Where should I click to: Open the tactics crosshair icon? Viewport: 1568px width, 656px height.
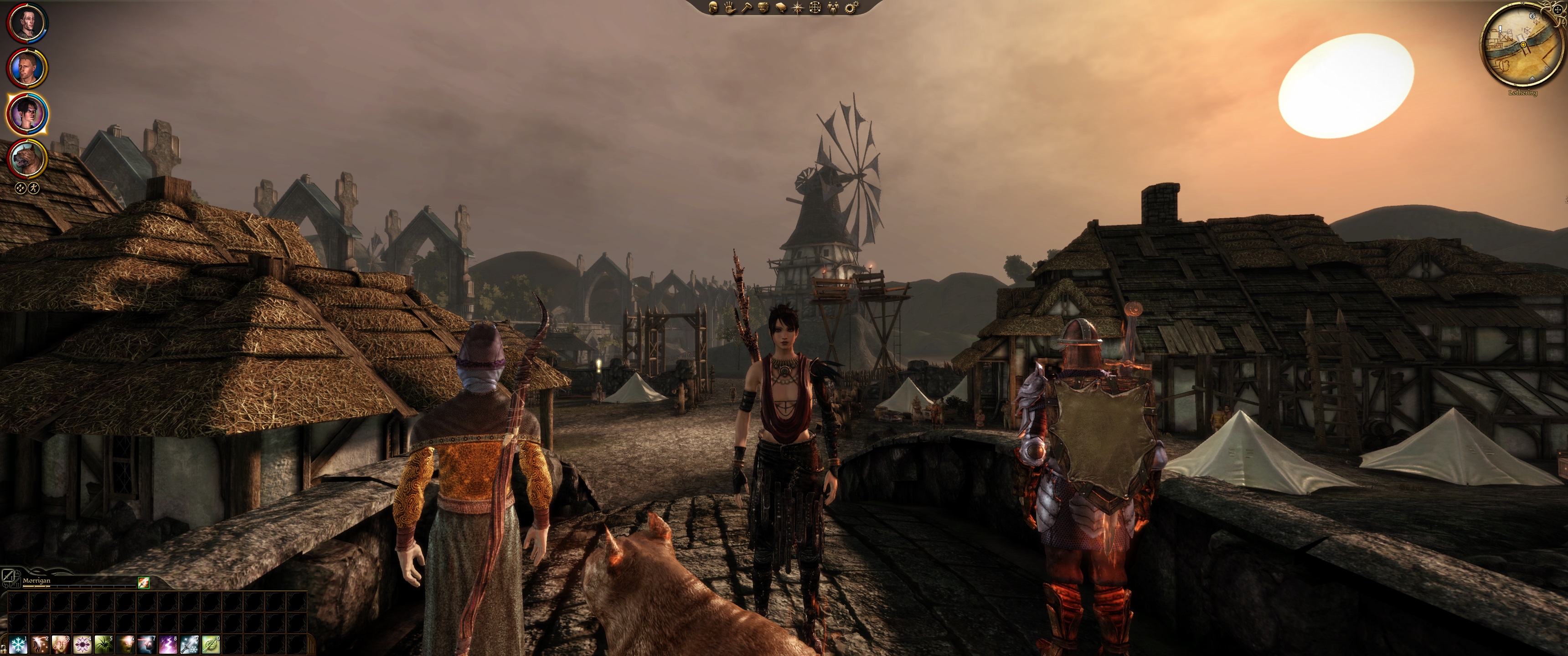click(815, 7)
